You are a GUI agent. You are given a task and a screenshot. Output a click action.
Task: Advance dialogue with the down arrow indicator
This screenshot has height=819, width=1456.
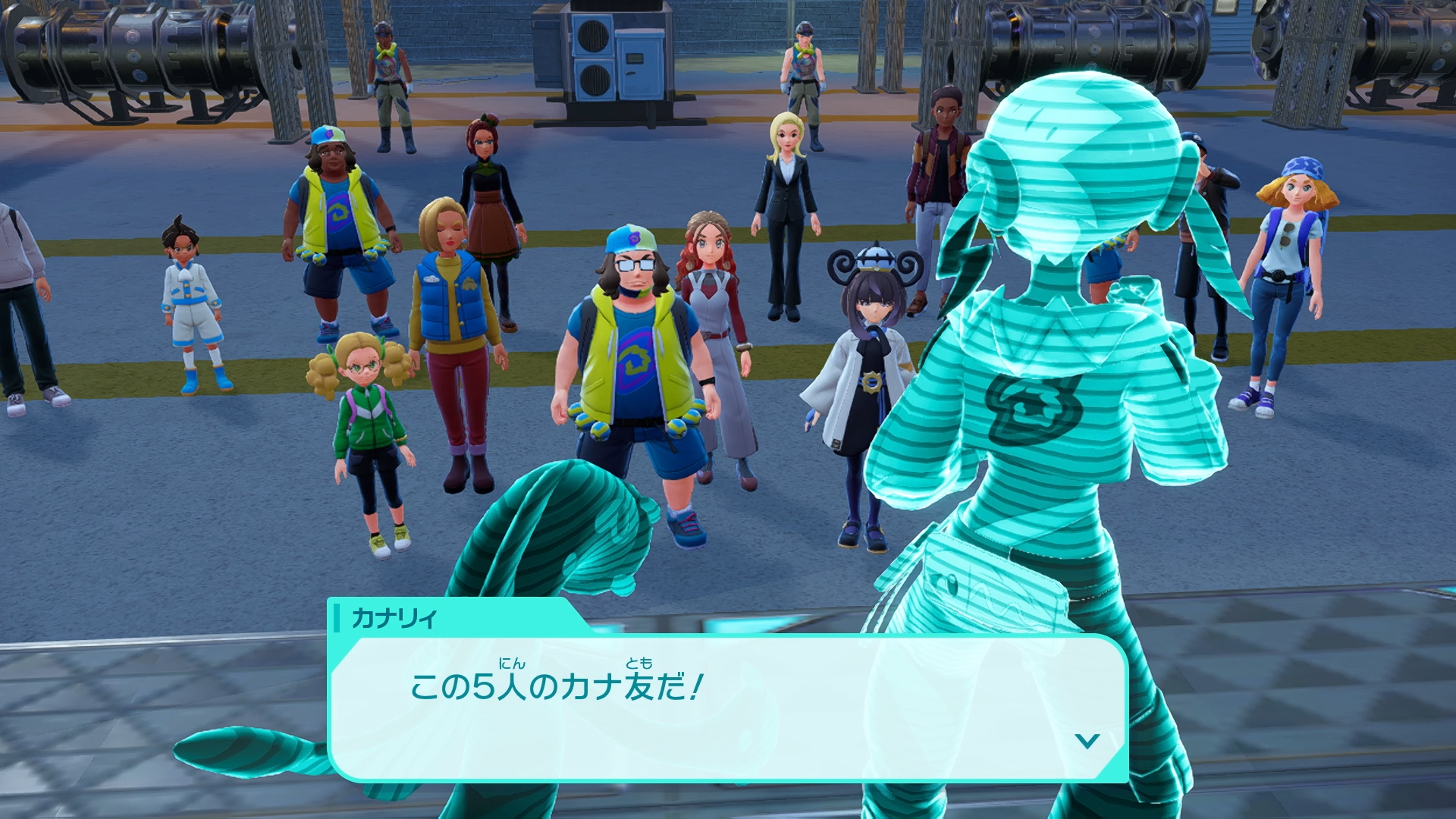point(1087,741)
